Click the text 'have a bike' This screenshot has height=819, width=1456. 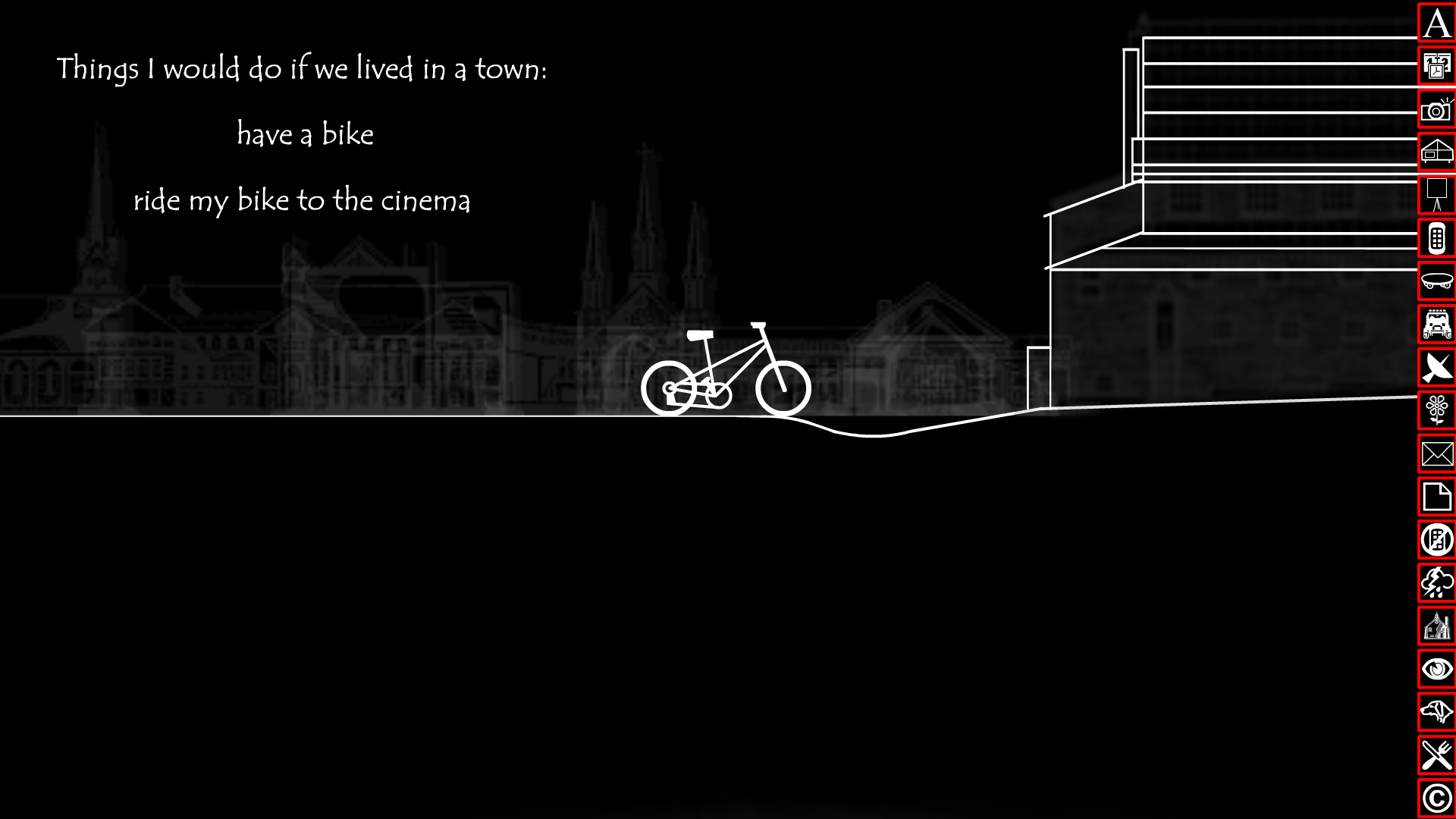point(306,134)
